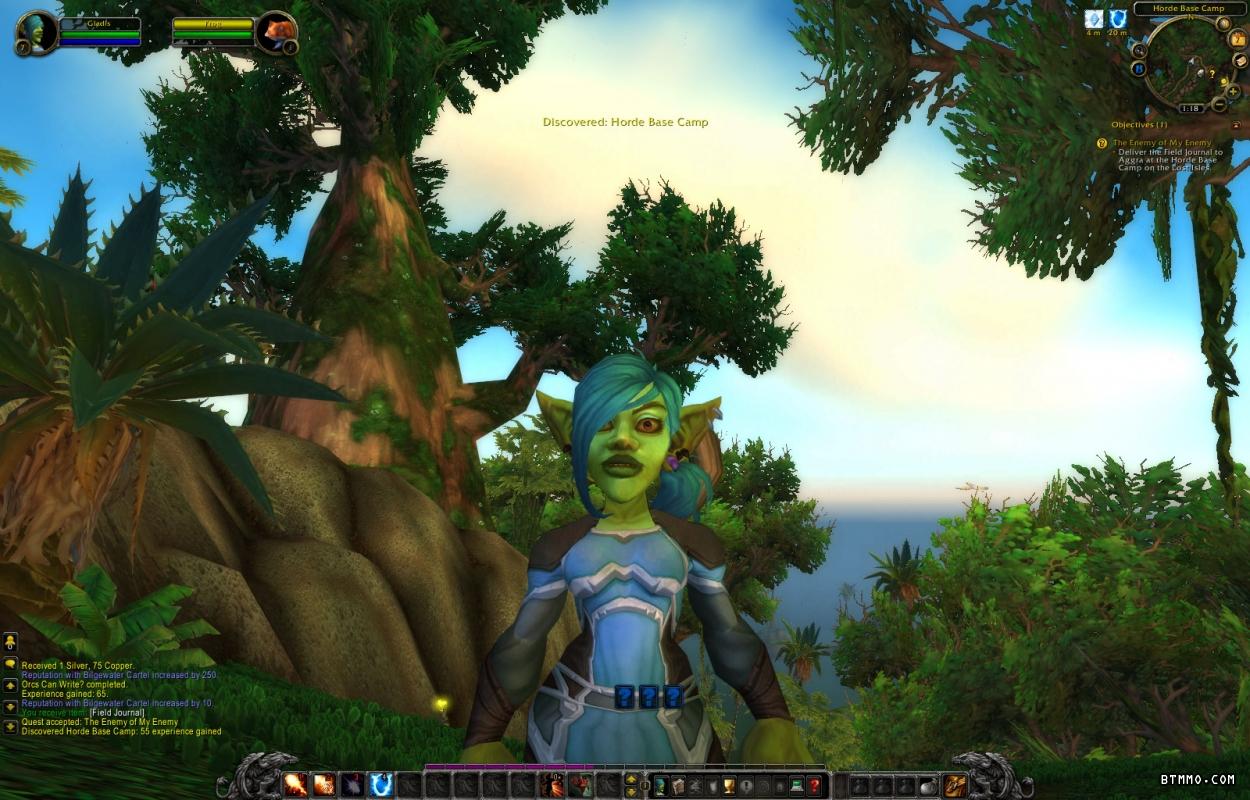Click the Field Journal item link in chat
Viewport: 1250px width, 800px height.
point(117,712)
